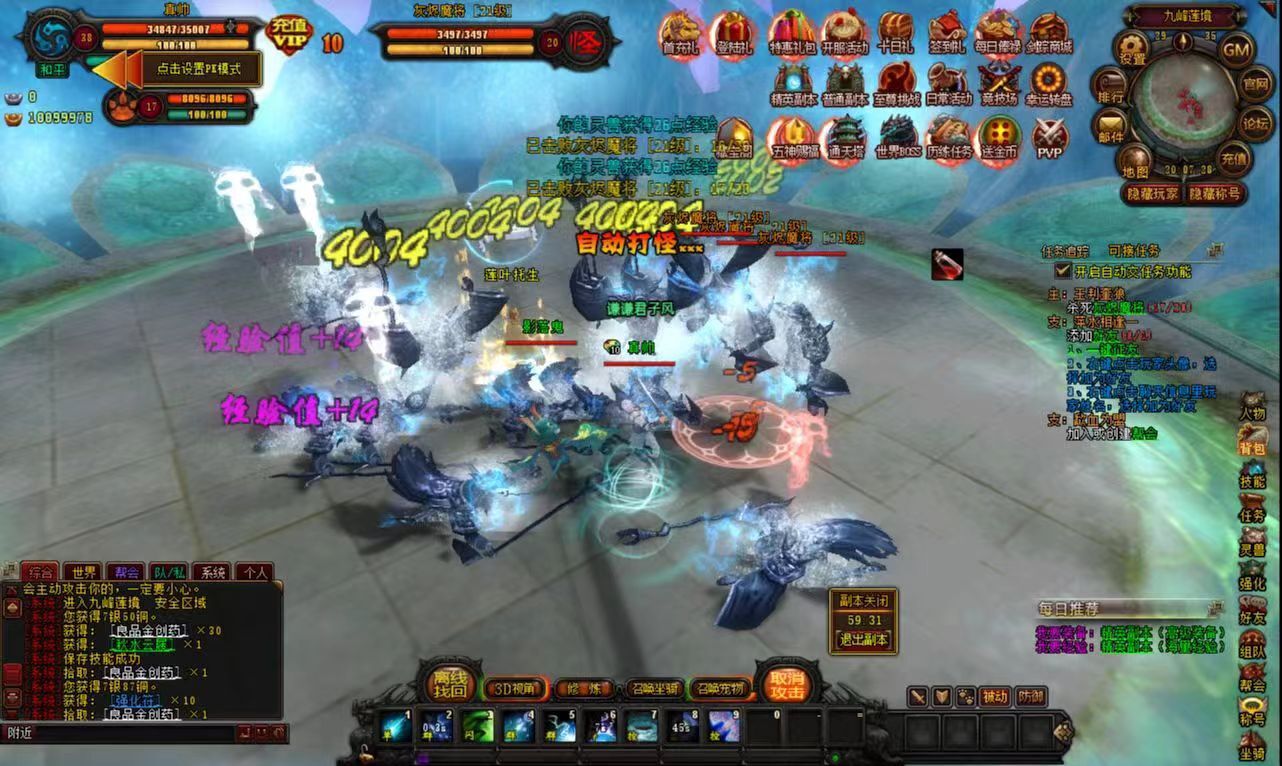Click the minimap
1282x766 pixels.
click(x=1184, y=99)
